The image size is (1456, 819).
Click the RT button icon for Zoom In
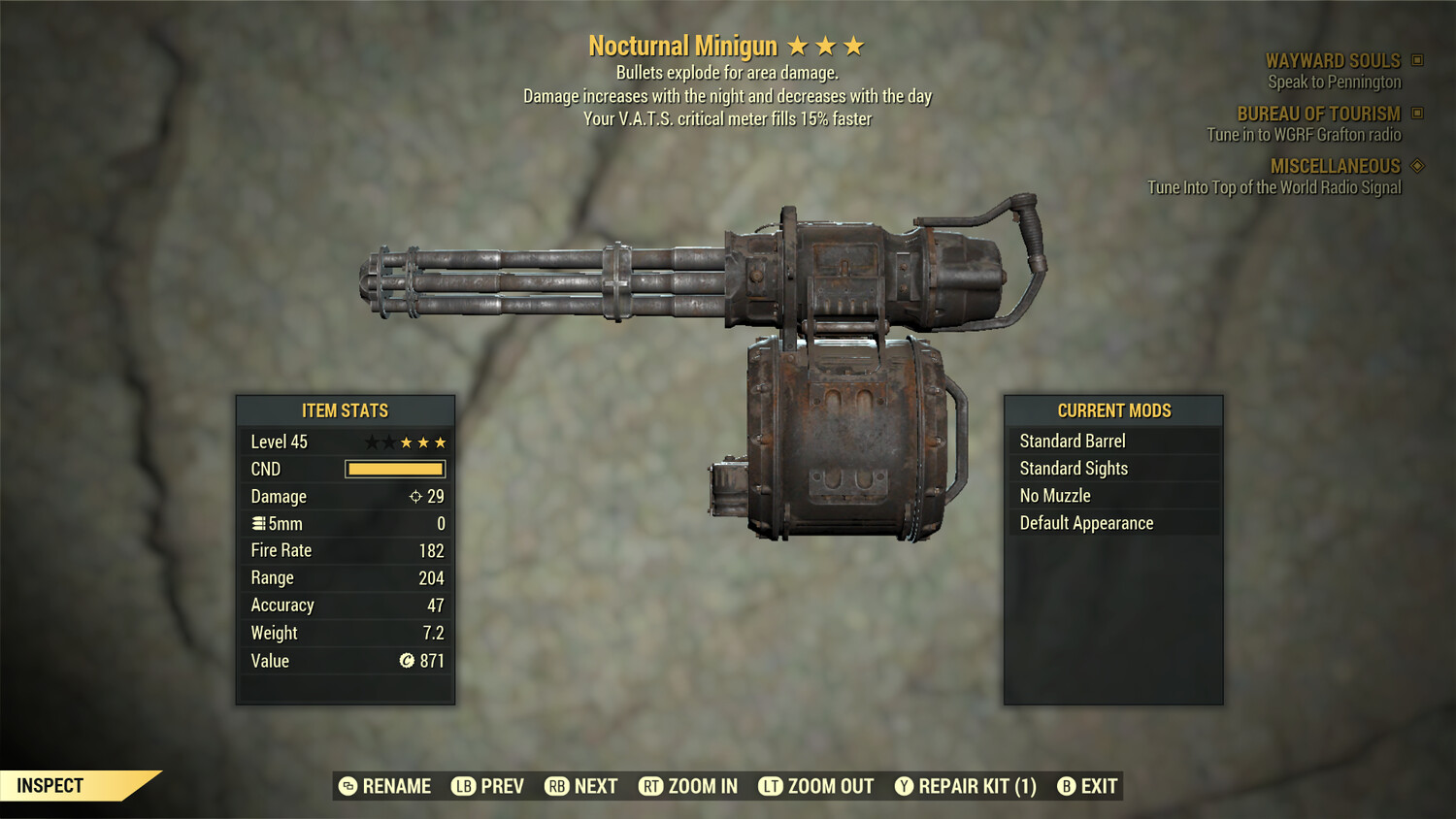650,786
